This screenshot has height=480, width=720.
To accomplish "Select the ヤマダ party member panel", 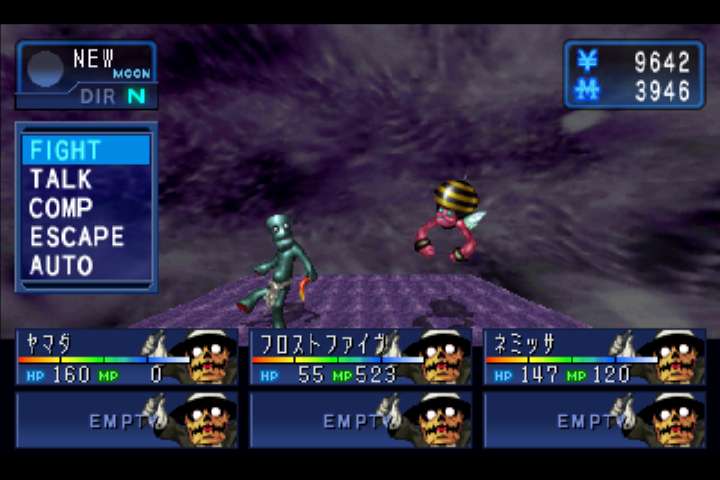I will pyautogui.click(x=126, y=358).
